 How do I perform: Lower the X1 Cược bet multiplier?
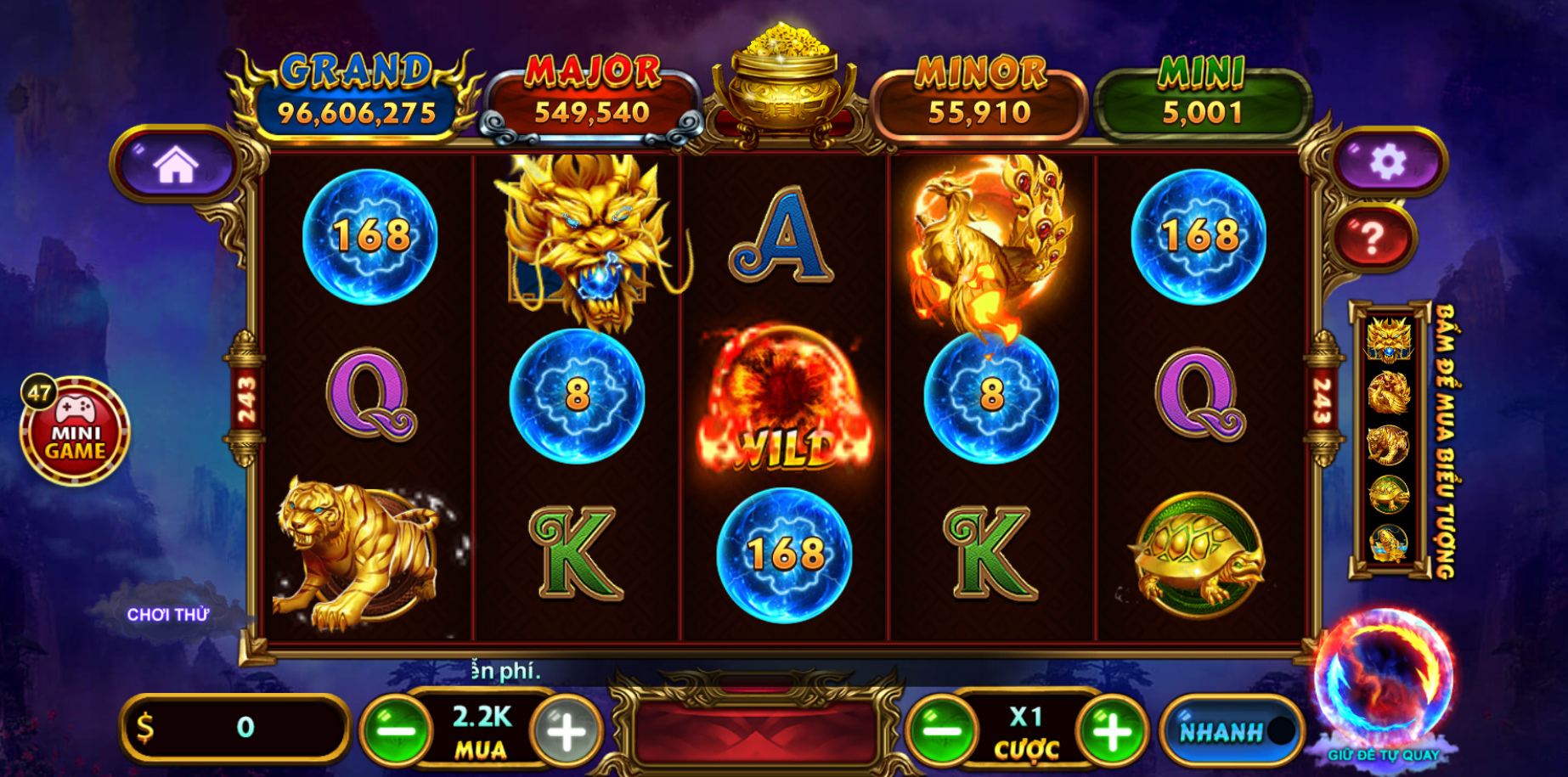(941, 729)
